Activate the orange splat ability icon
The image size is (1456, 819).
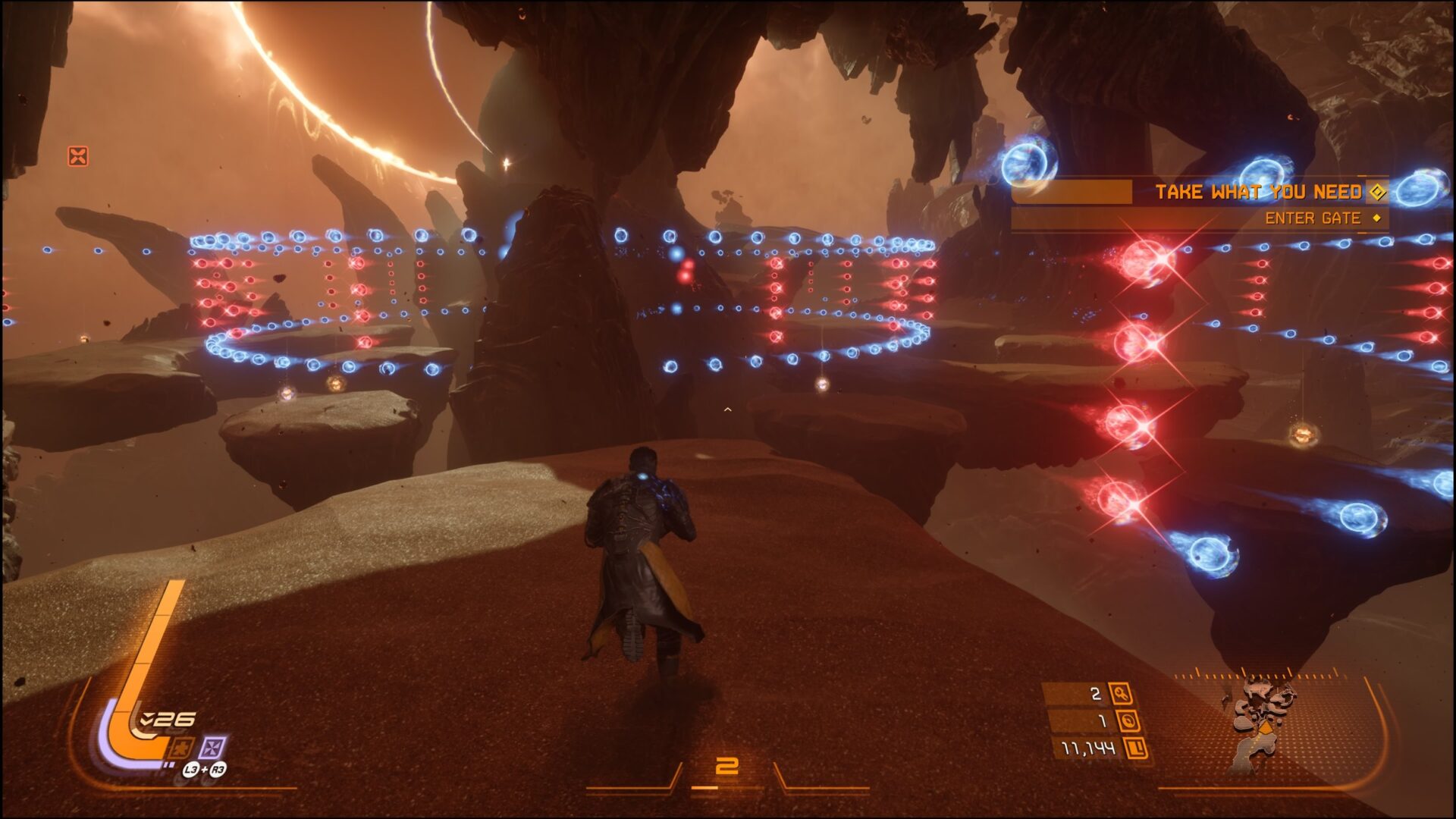coord(182,748)
